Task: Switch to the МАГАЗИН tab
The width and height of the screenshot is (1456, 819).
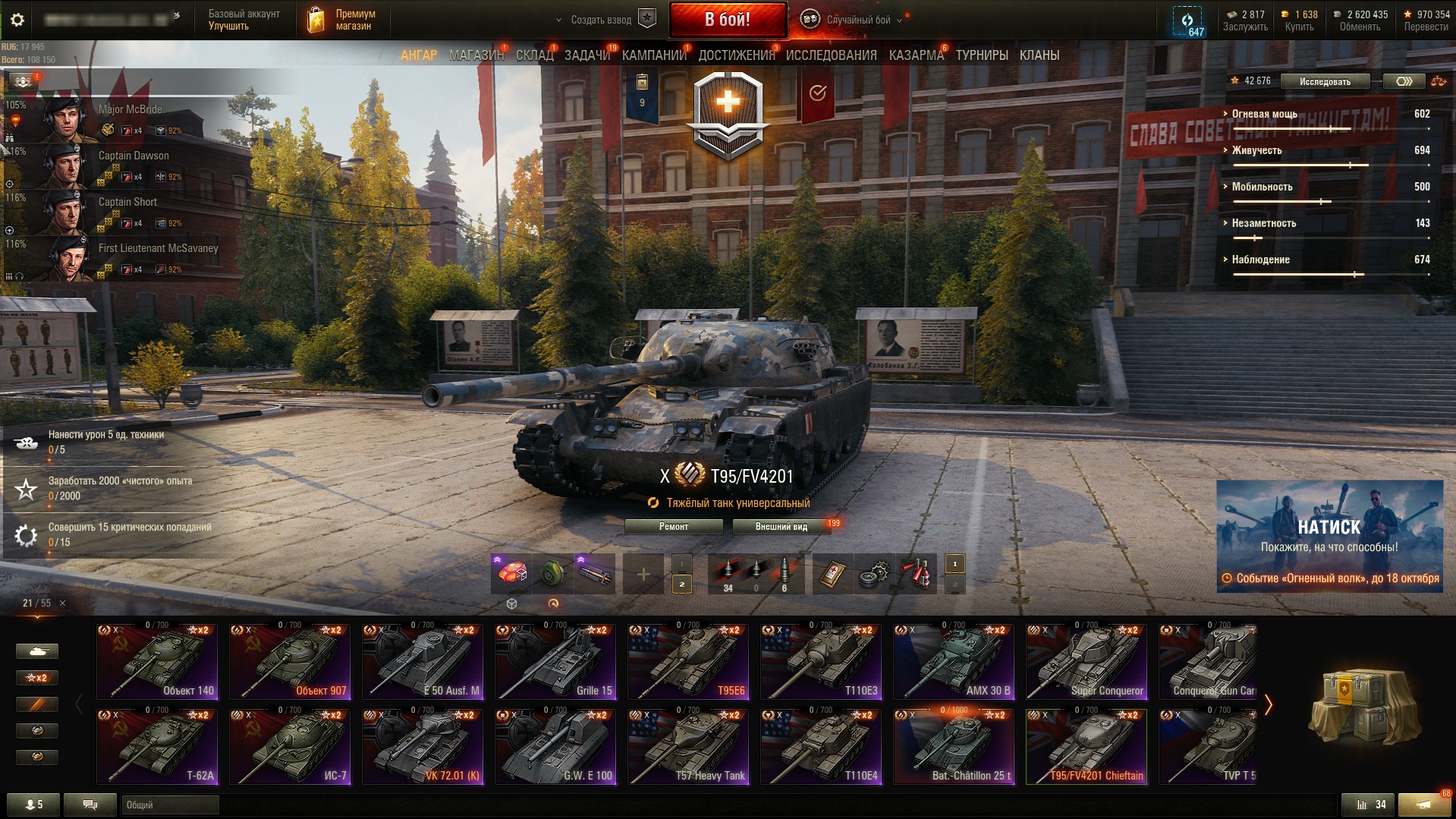Action: [x=476, y=55]
